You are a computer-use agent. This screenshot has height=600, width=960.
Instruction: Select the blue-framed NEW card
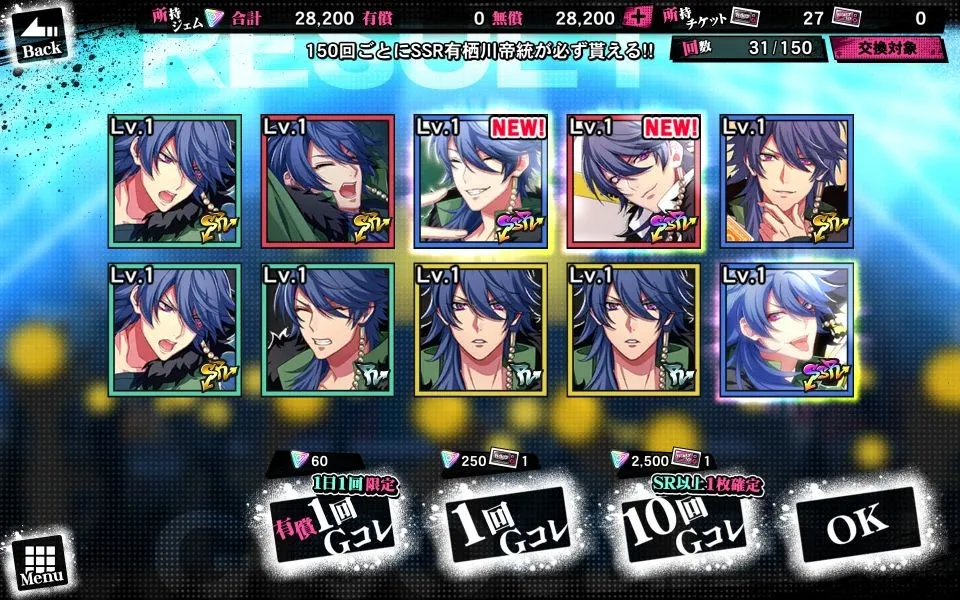(x=479, y=182)
